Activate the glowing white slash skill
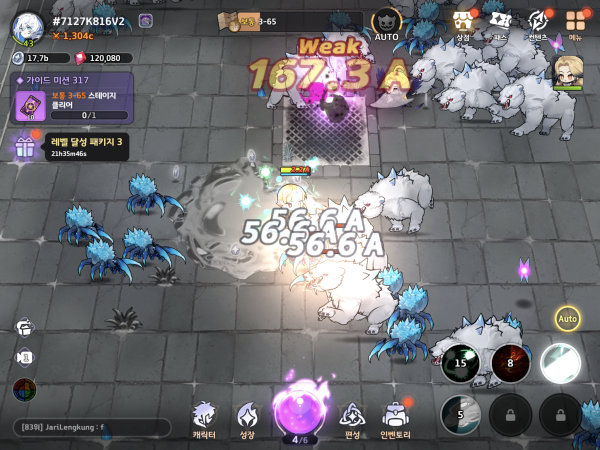Screen dimensions: 600x450 coord(560,363)
